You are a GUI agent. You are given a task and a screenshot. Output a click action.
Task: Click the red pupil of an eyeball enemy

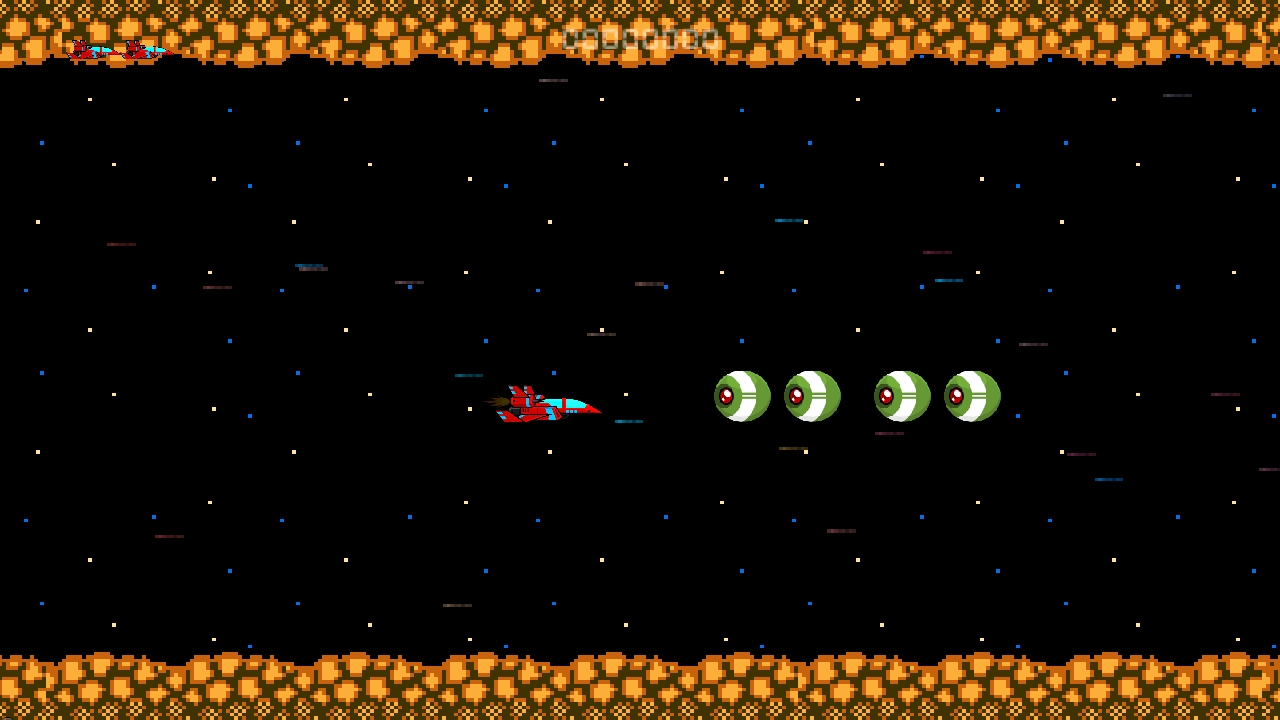tap(727, 395)
